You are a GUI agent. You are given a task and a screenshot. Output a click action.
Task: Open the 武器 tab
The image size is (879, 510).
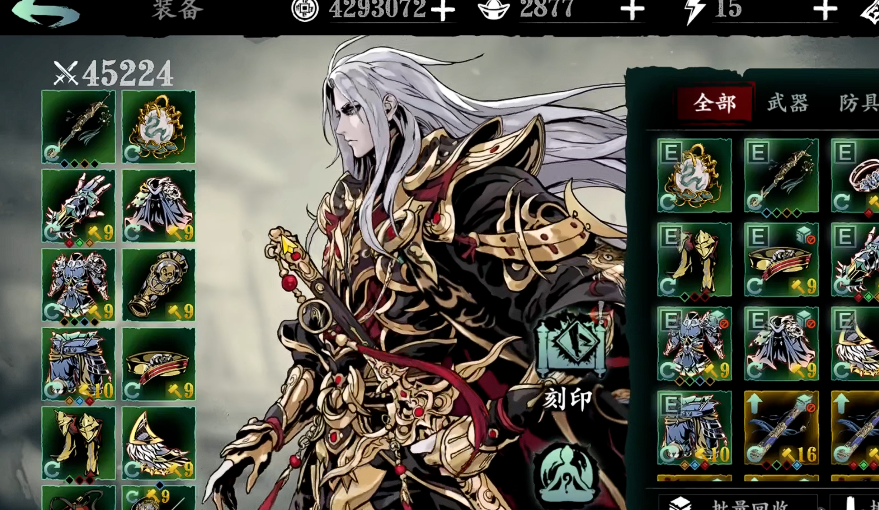tap(787, 103)
